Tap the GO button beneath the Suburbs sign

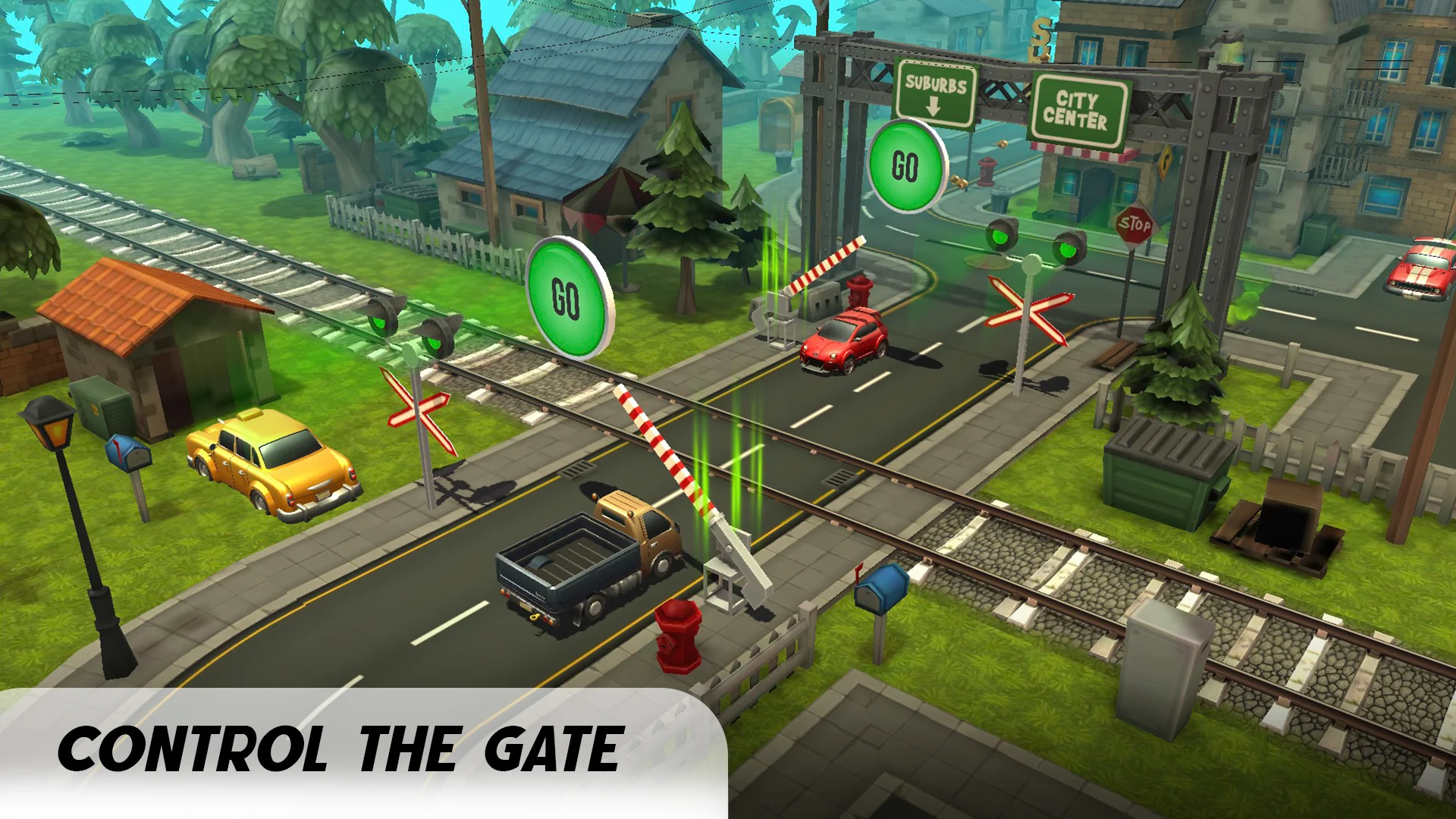(906, 166)
